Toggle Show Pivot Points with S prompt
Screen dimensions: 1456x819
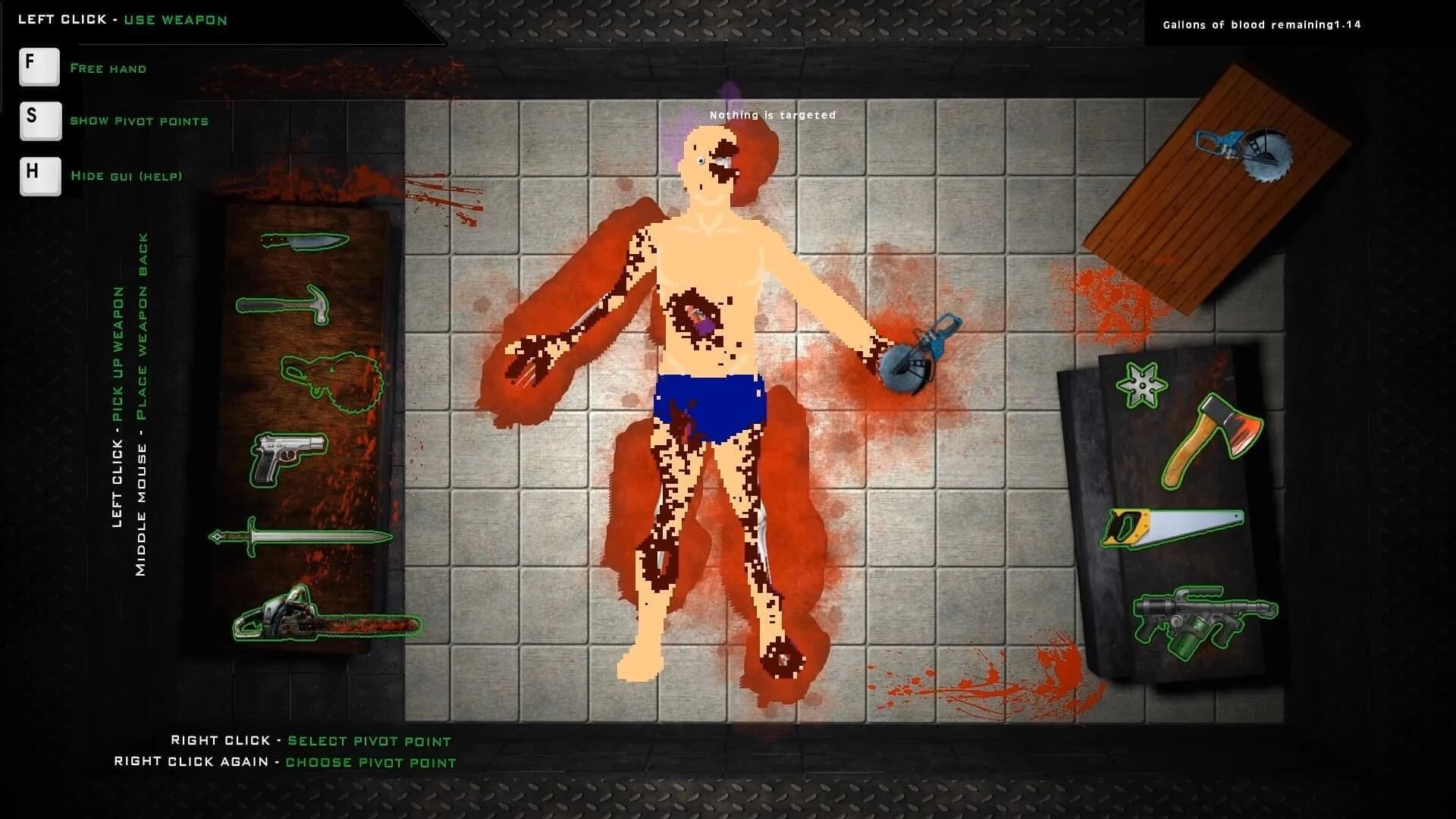[x=39, y=121]
